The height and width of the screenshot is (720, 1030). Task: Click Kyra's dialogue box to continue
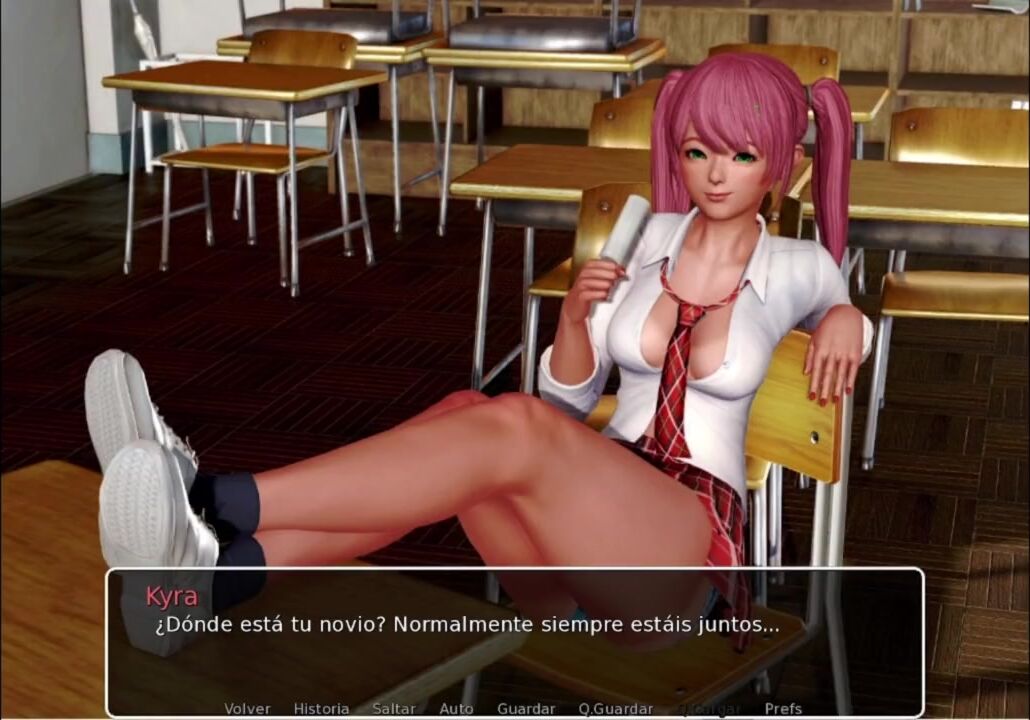pyautogui.click(x=514, y=640)
